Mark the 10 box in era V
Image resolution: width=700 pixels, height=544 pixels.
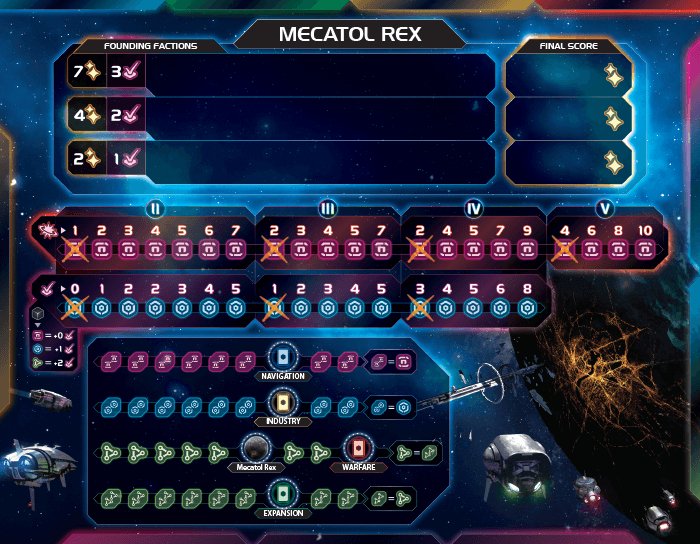645,250
